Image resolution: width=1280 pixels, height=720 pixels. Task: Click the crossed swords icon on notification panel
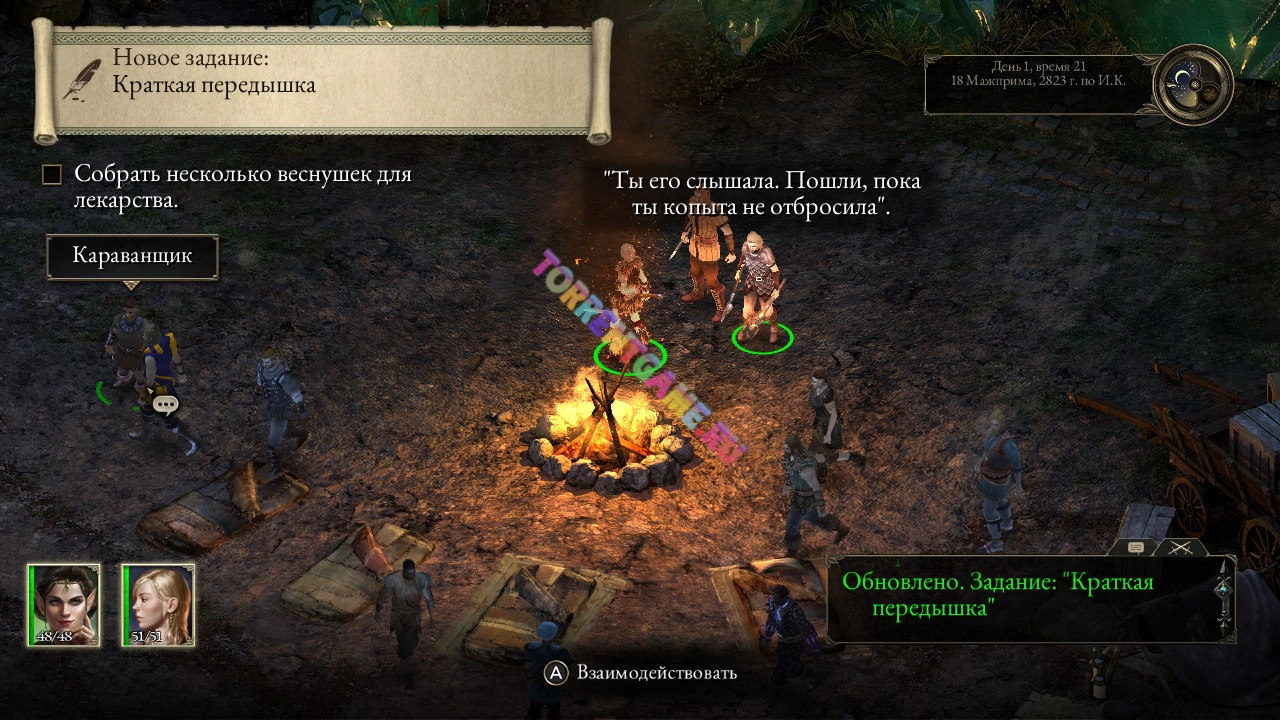pyautogui.click(x=1181, y=546)
